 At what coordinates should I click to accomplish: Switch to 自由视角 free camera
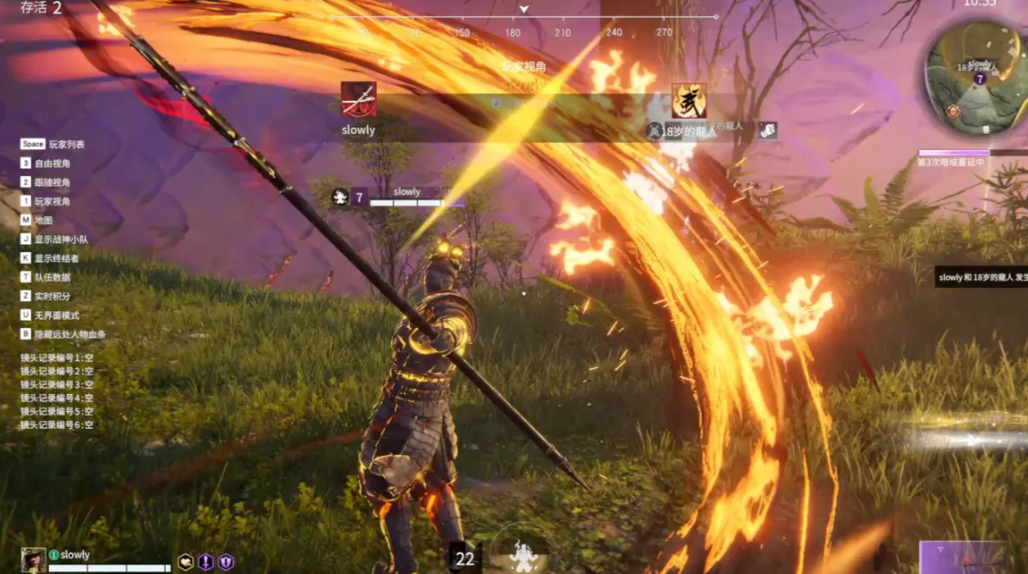click(58, 163)
